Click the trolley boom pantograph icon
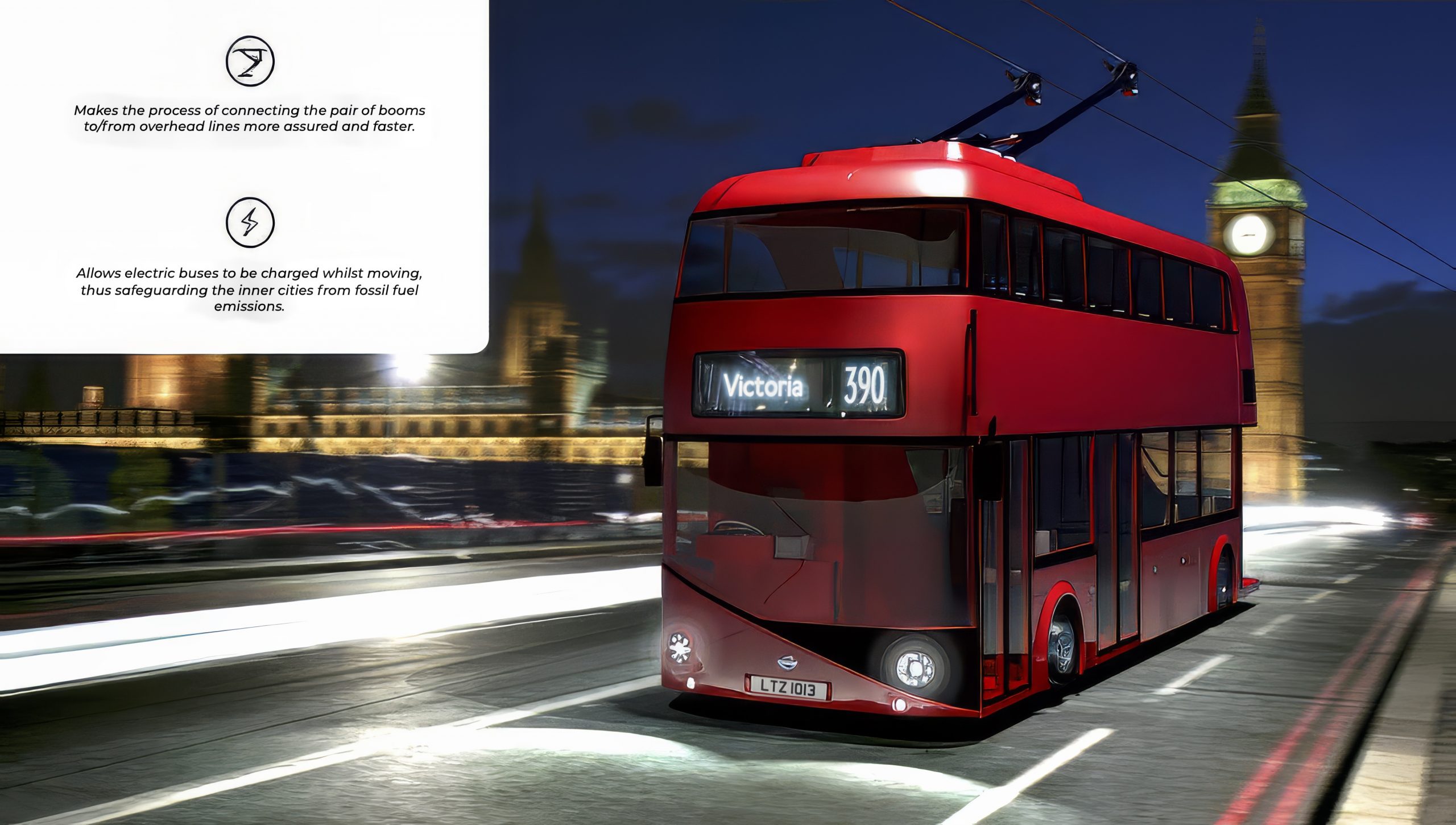 tap(250, 61)
